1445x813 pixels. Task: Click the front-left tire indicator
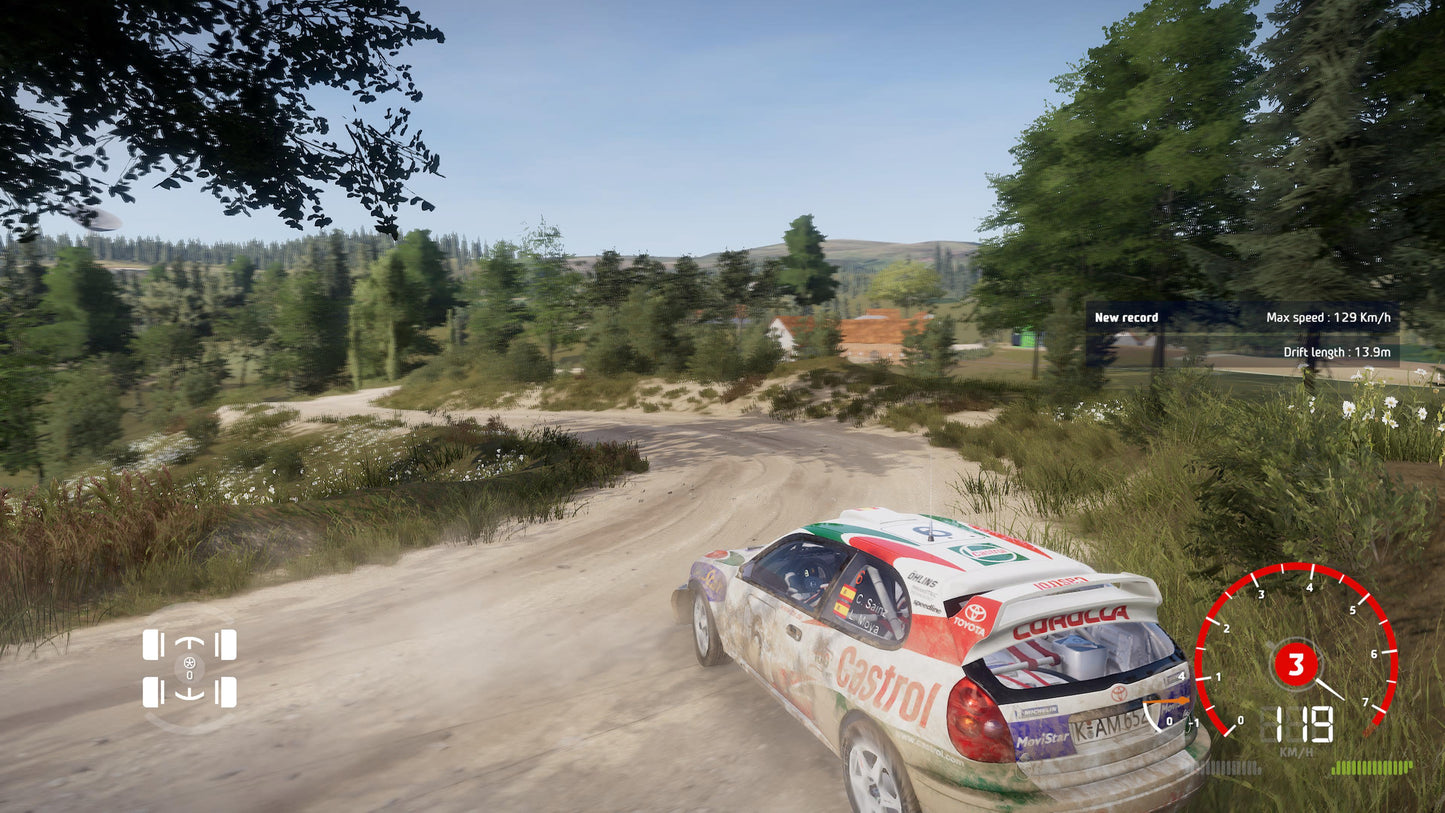coord(151,645)
